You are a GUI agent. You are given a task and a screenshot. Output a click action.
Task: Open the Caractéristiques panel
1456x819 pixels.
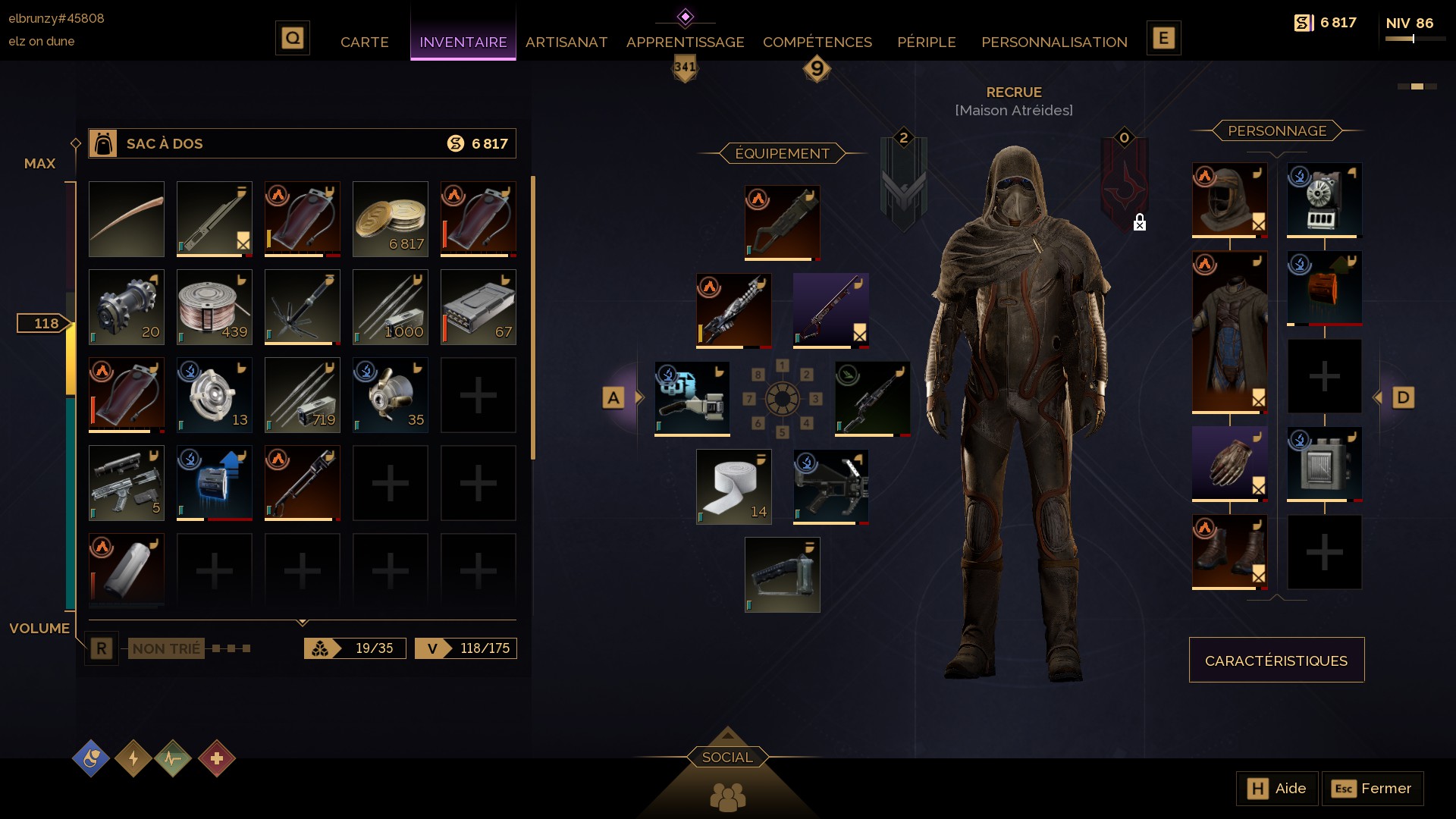(1276, 660)
